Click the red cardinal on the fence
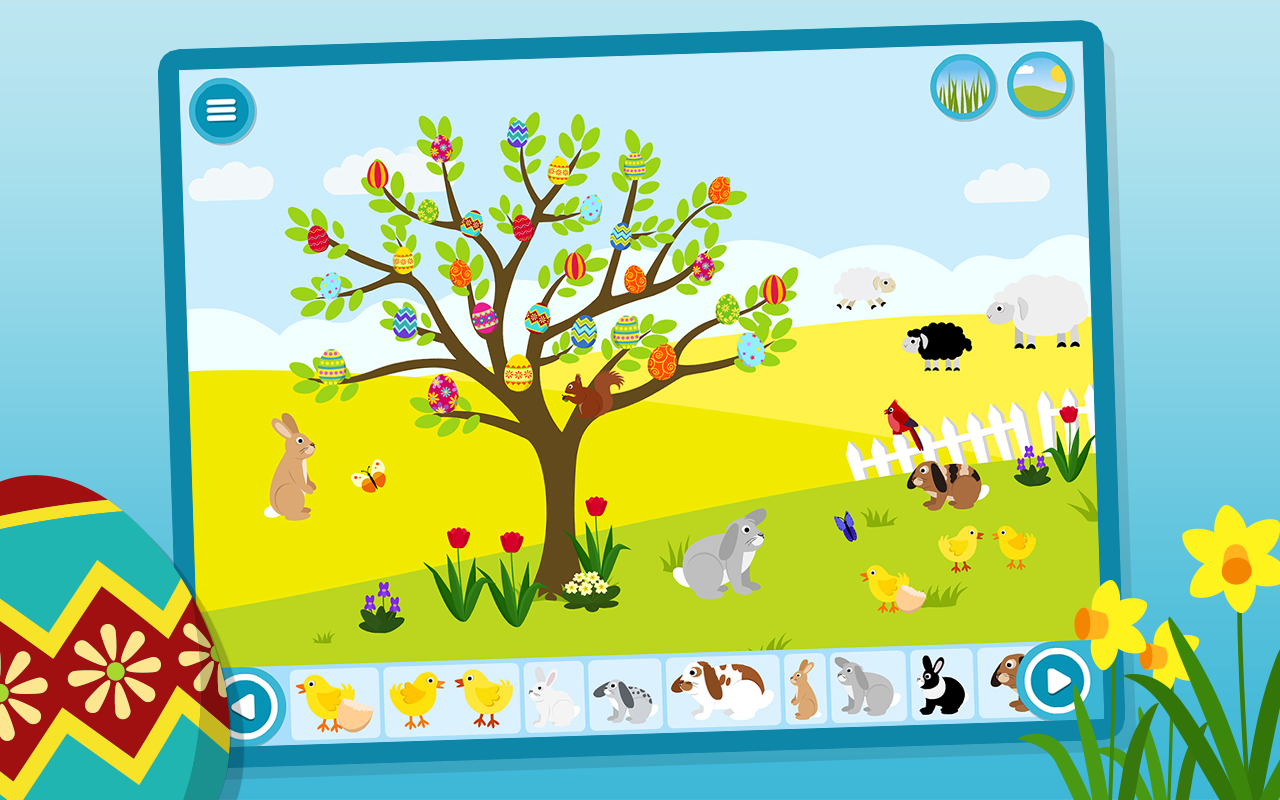Image resolution: width=1280 pixels, height=800 pixels. 899,419
